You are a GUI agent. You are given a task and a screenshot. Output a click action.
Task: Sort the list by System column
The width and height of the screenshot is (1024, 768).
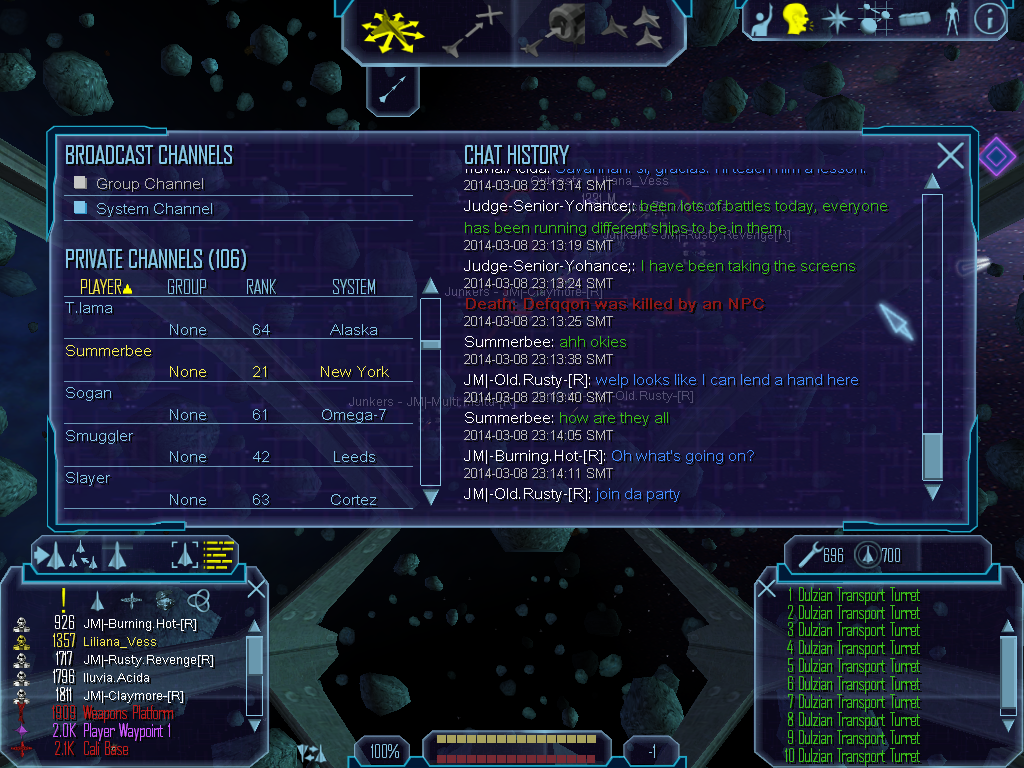coord(354,287)
